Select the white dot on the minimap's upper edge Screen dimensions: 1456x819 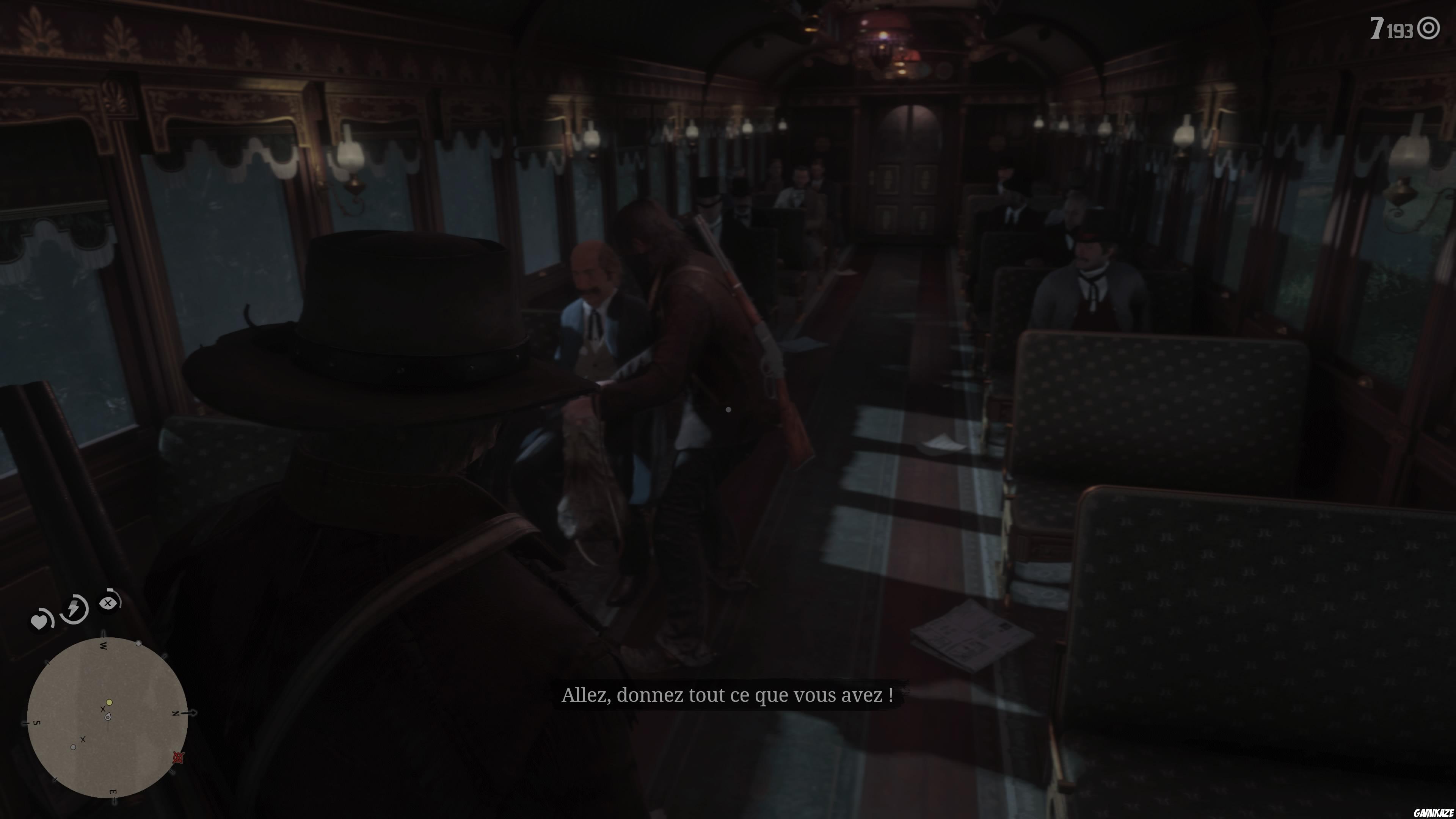coord(138,644)
